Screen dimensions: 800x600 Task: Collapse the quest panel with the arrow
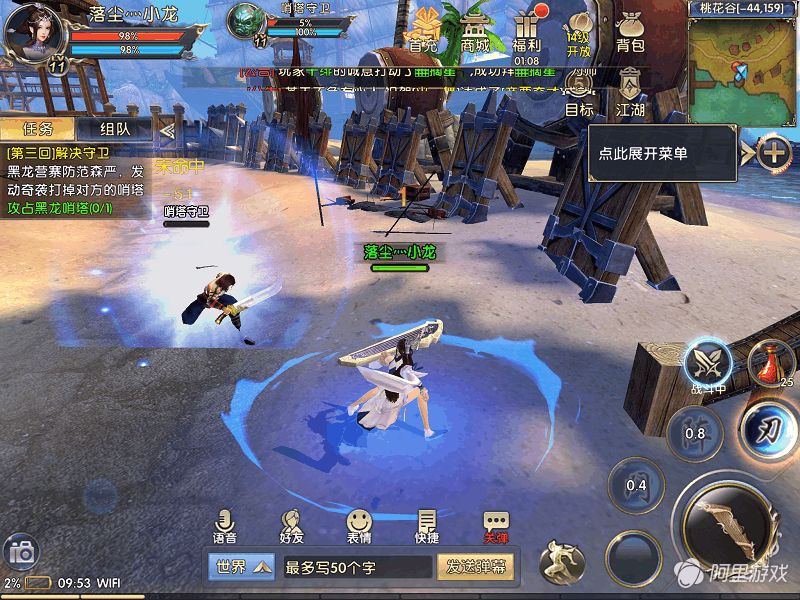[x=167, y=129]
